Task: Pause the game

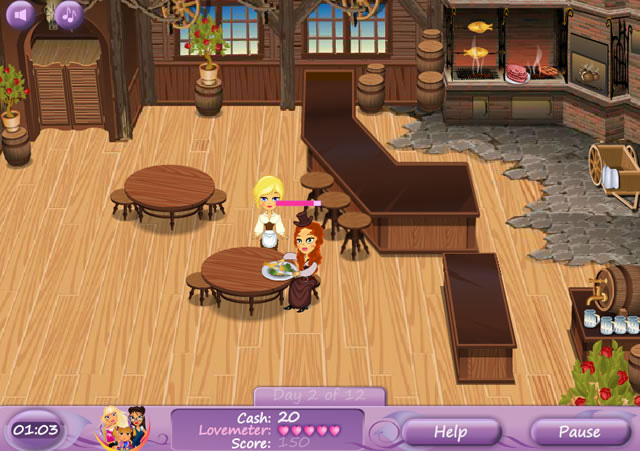Action: 579,432
